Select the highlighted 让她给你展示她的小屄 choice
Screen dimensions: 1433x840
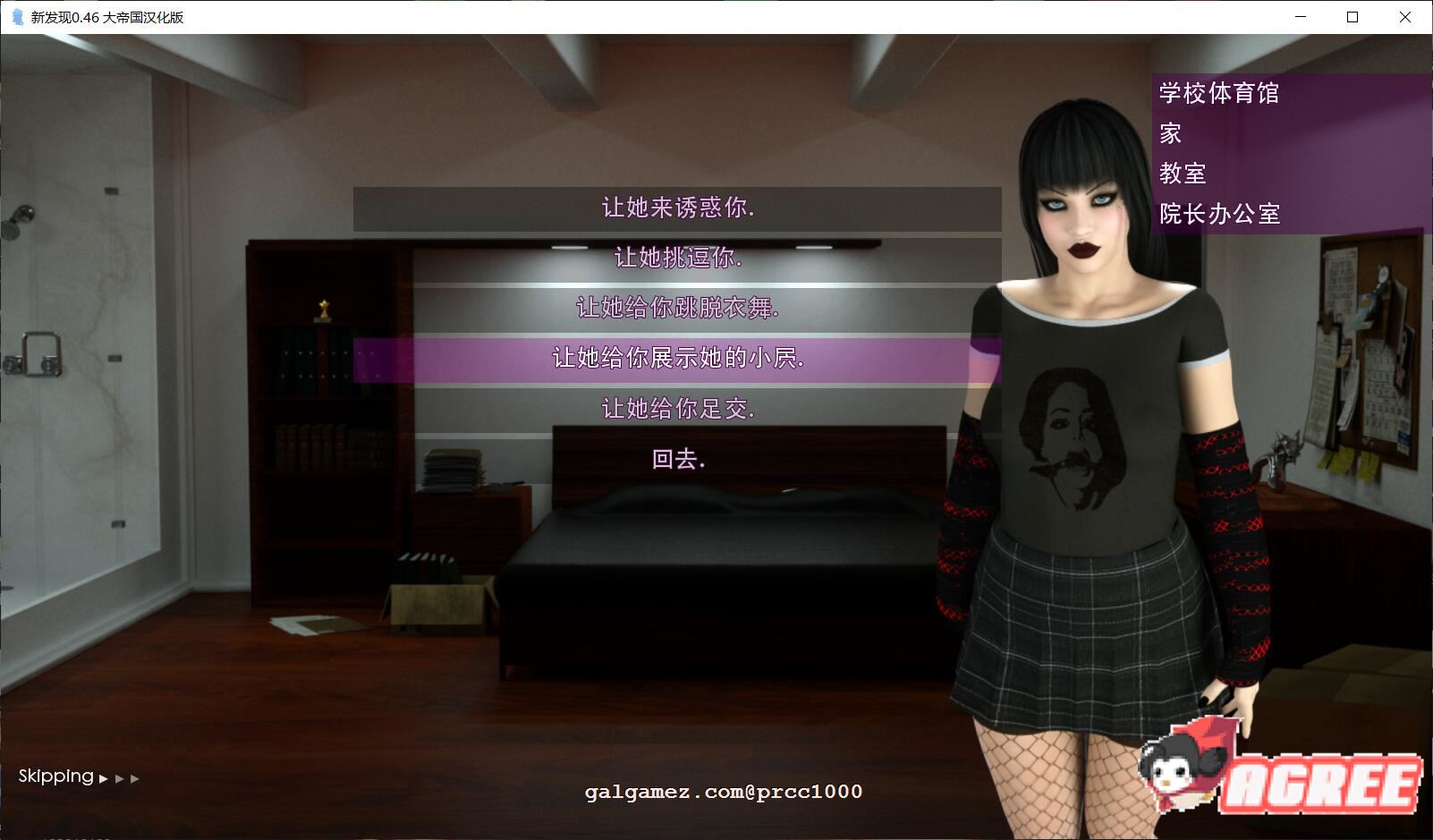click(x=677, y=359)
